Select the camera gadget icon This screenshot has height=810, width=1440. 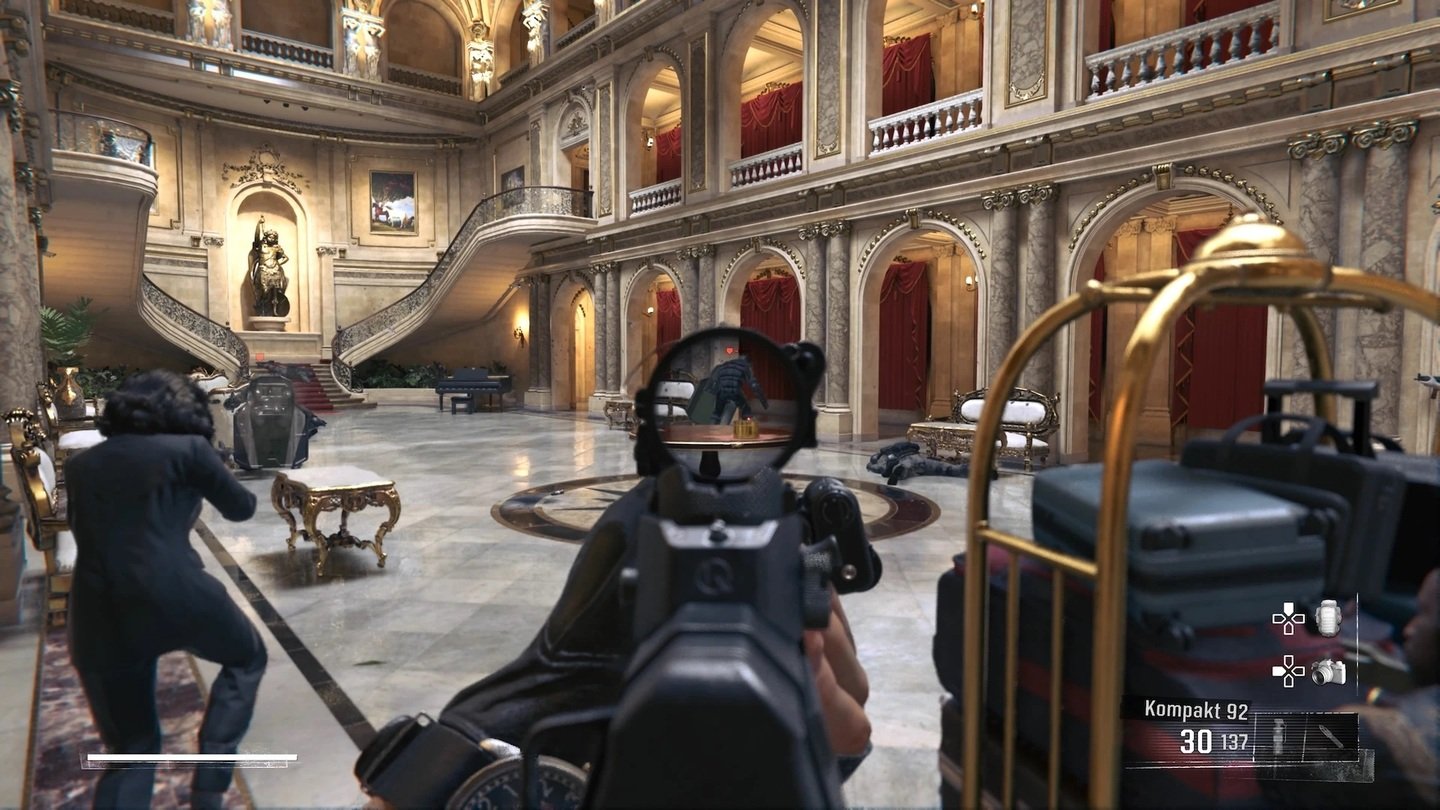coord(1328,673)
